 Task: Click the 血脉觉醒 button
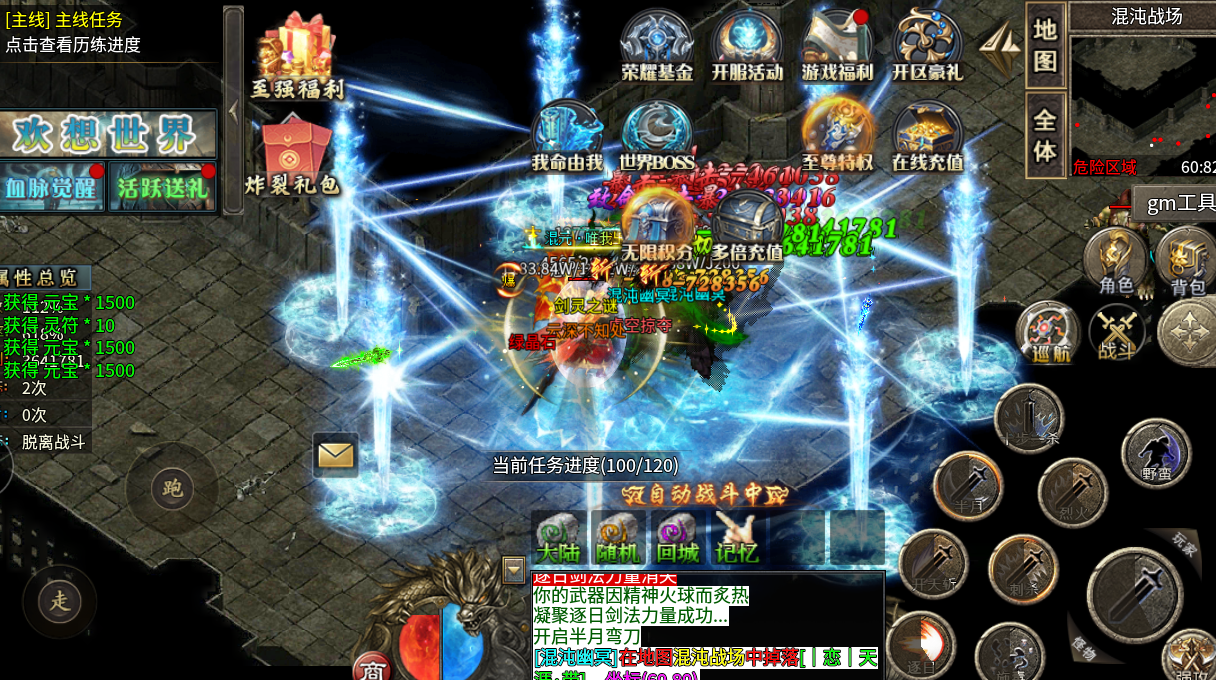click(52, 187)
